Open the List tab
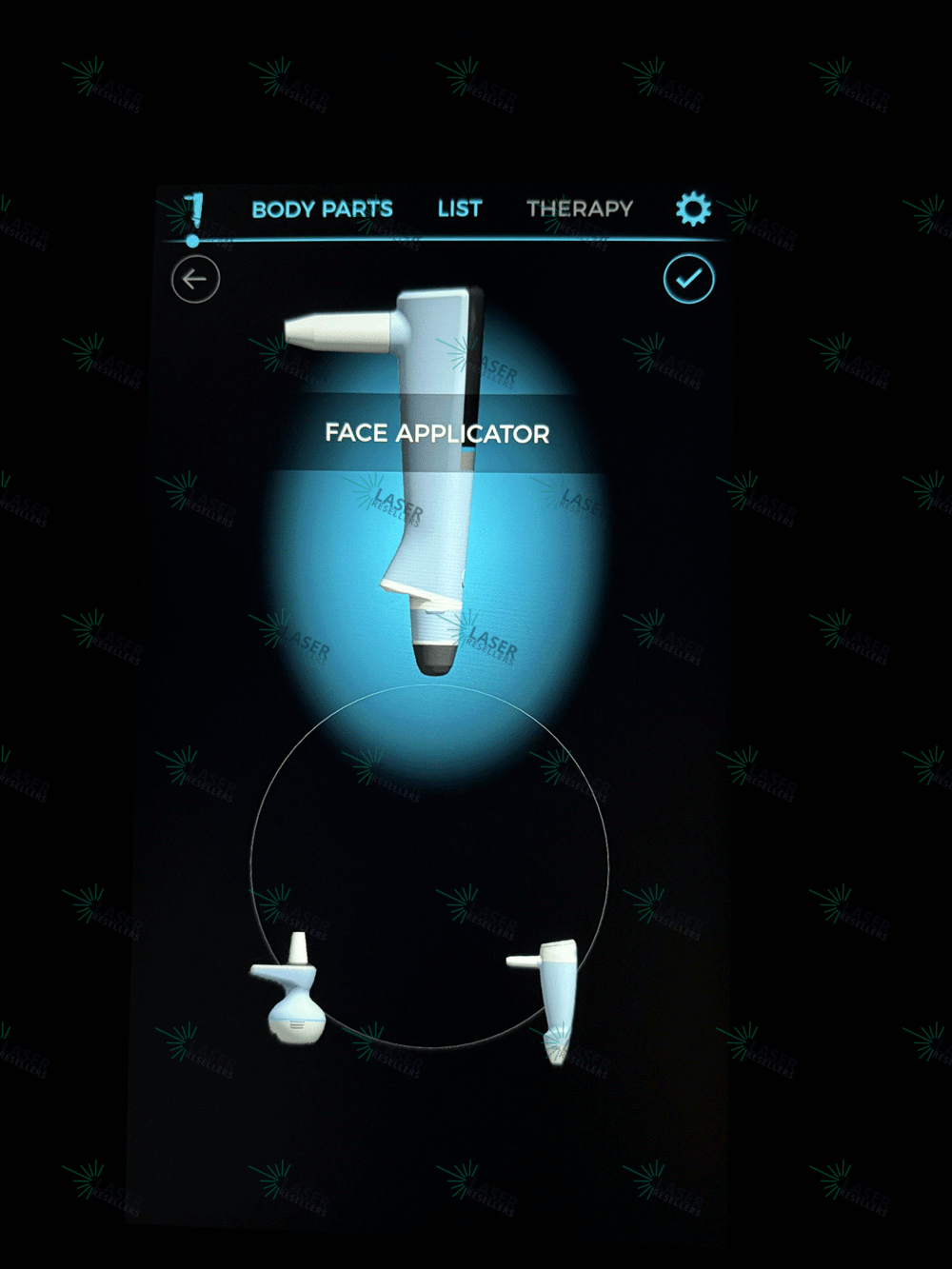This screenshot has height=1269, width=952. pyautogui.click(x=460, y=208)
